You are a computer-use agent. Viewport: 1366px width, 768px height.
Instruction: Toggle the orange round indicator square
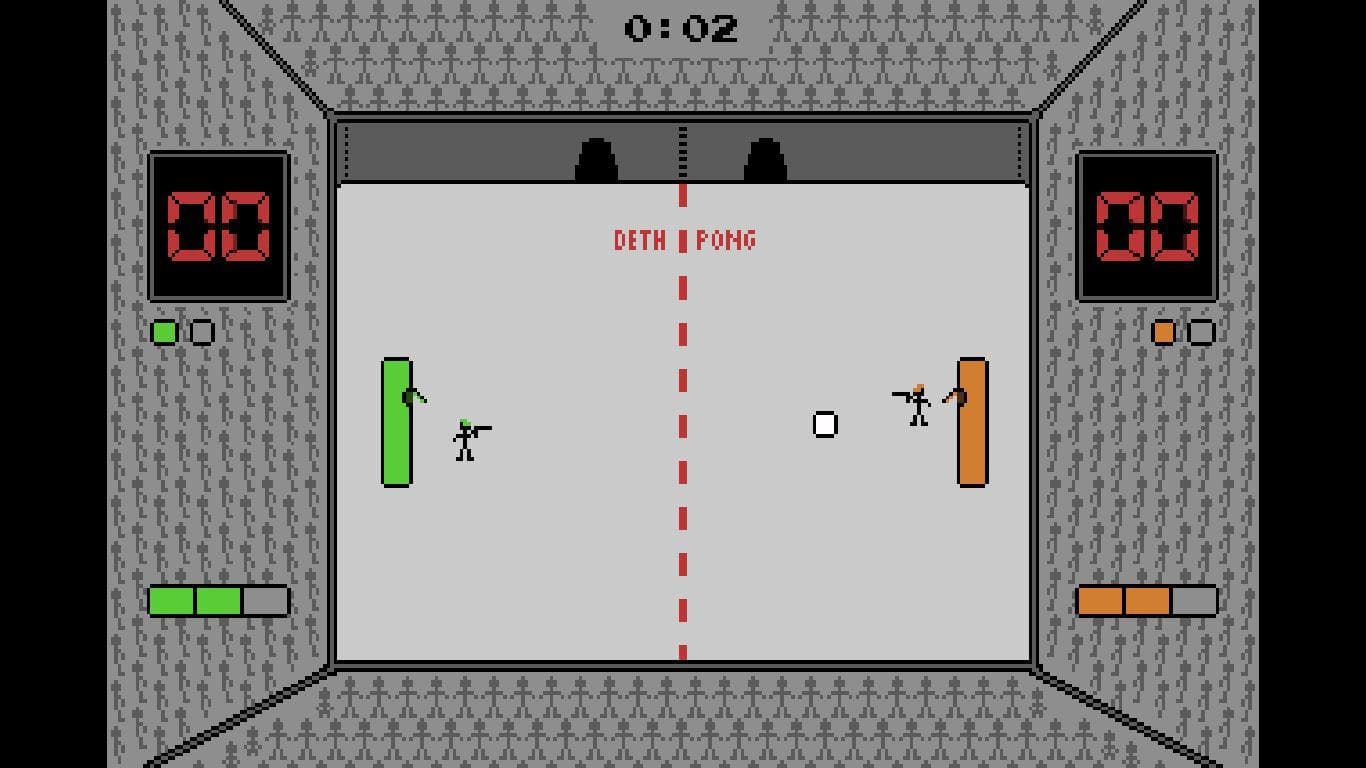1164,332
